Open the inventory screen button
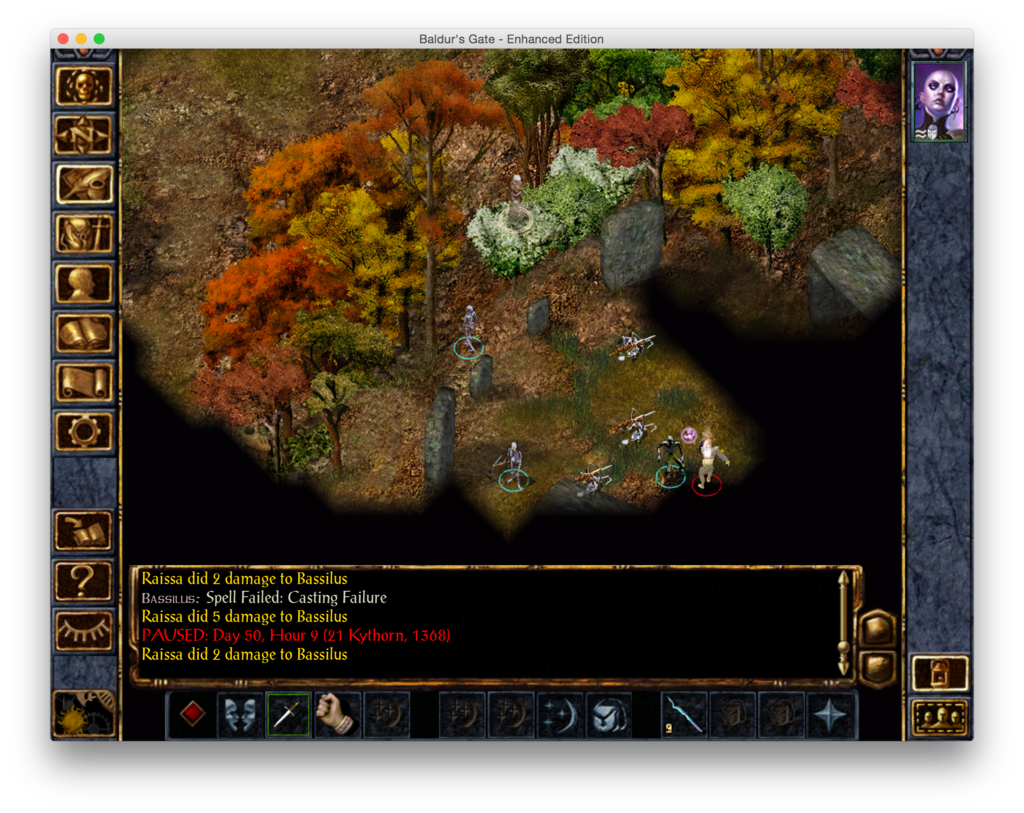The height and width of the screenshot is (813, 1024). [84, 234]
